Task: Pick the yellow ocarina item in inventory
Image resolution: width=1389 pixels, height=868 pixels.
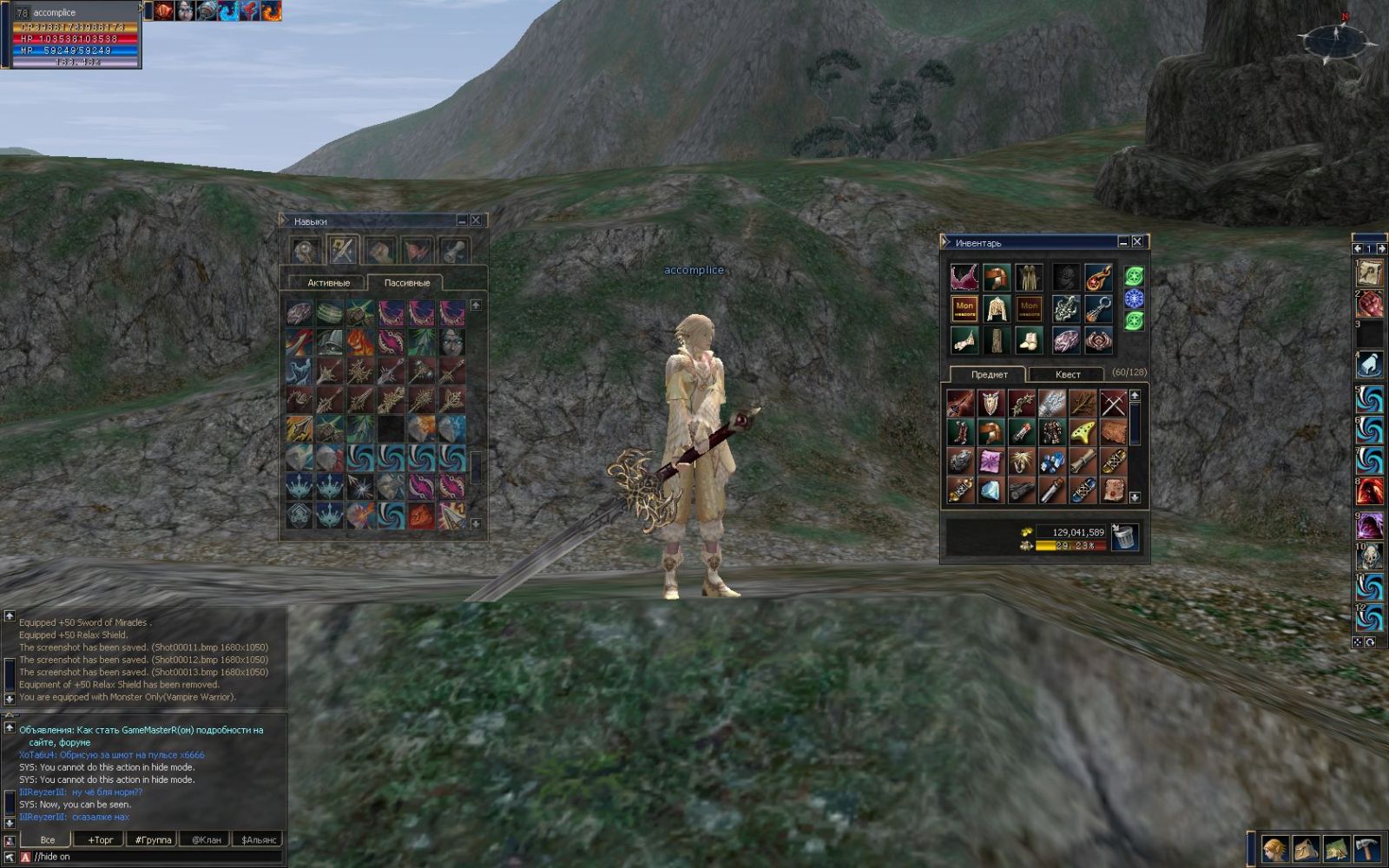Action: coord(1083,432)
